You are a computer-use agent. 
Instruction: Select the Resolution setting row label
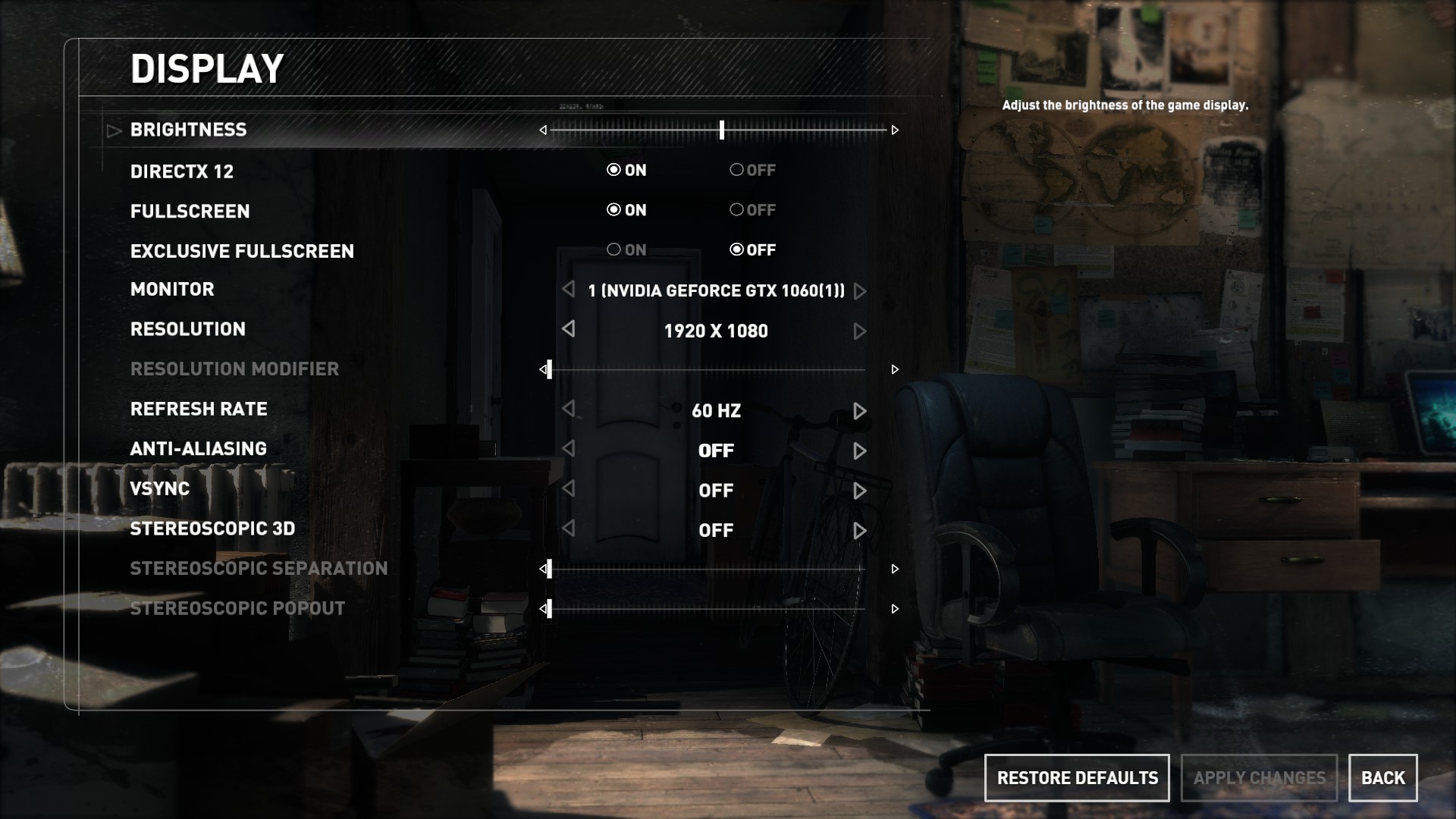[188, 329]
